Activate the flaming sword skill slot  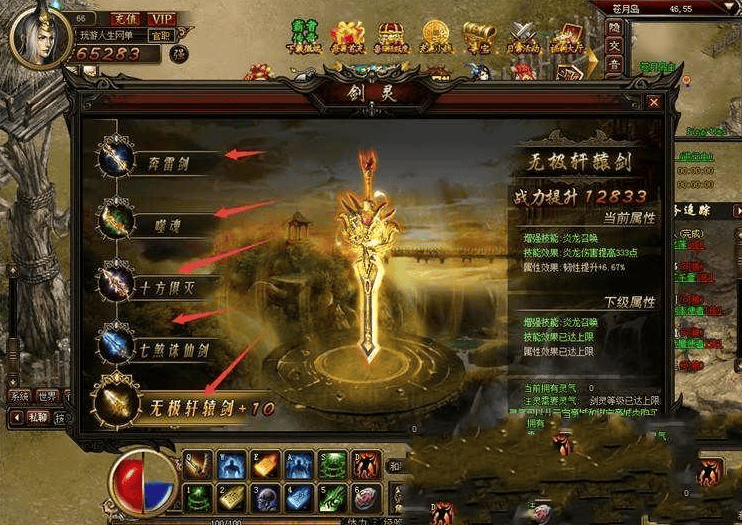pos(198,464)
